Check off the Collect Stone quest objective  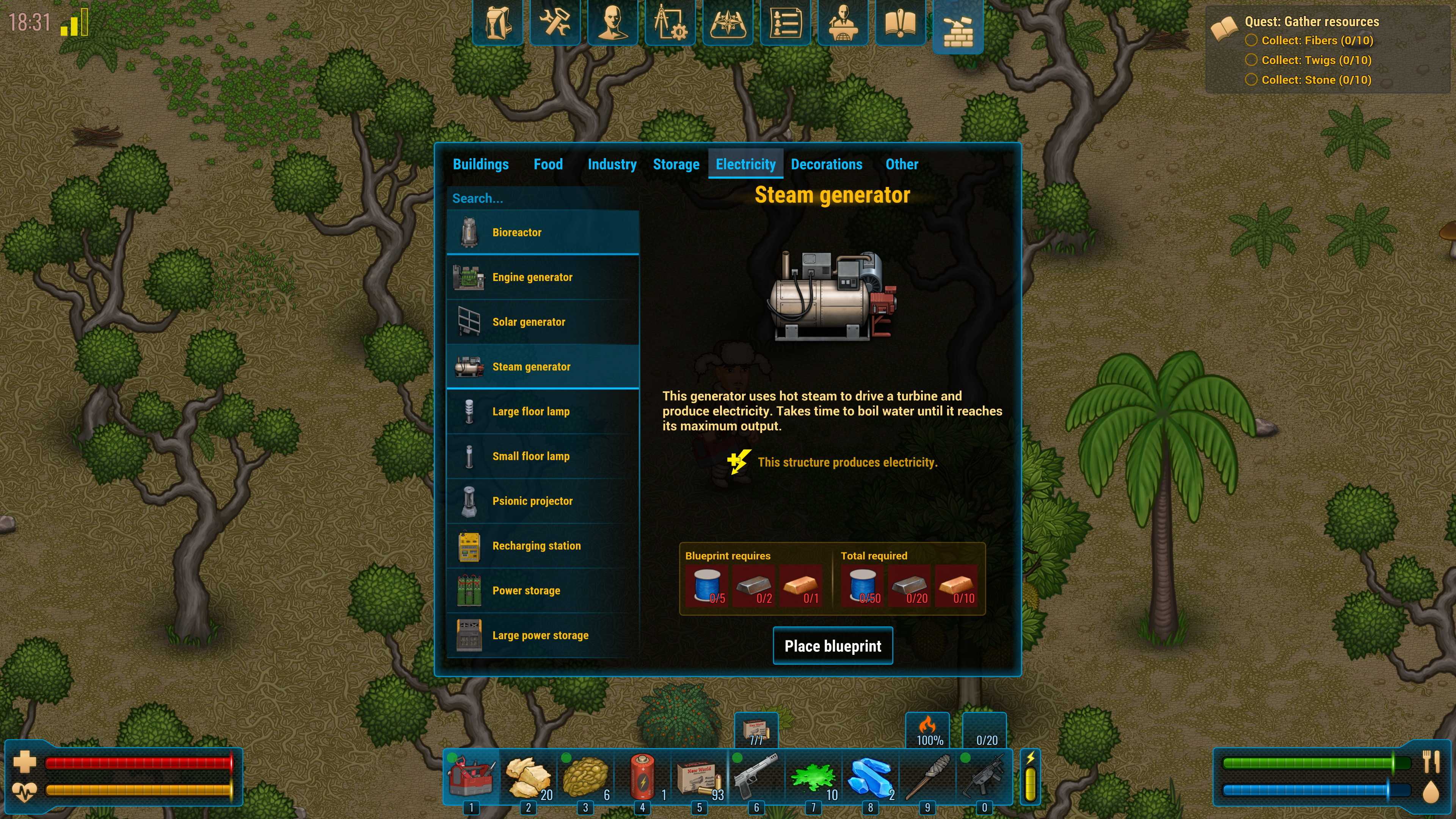(x=1251, y=80)
